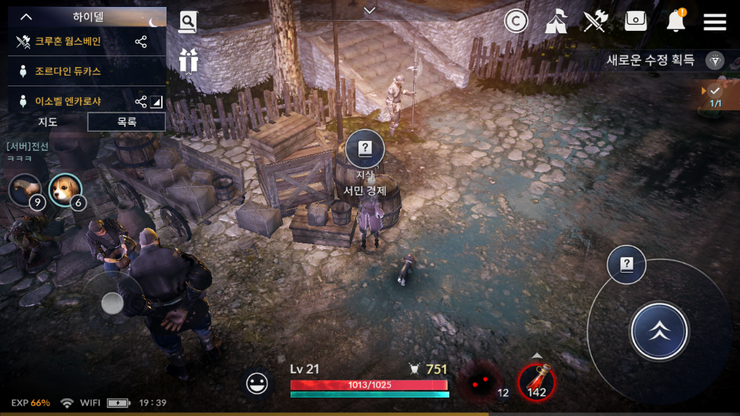The image size is (740, 416).
Task: Open the treasure chest icon
Action: 636,21
